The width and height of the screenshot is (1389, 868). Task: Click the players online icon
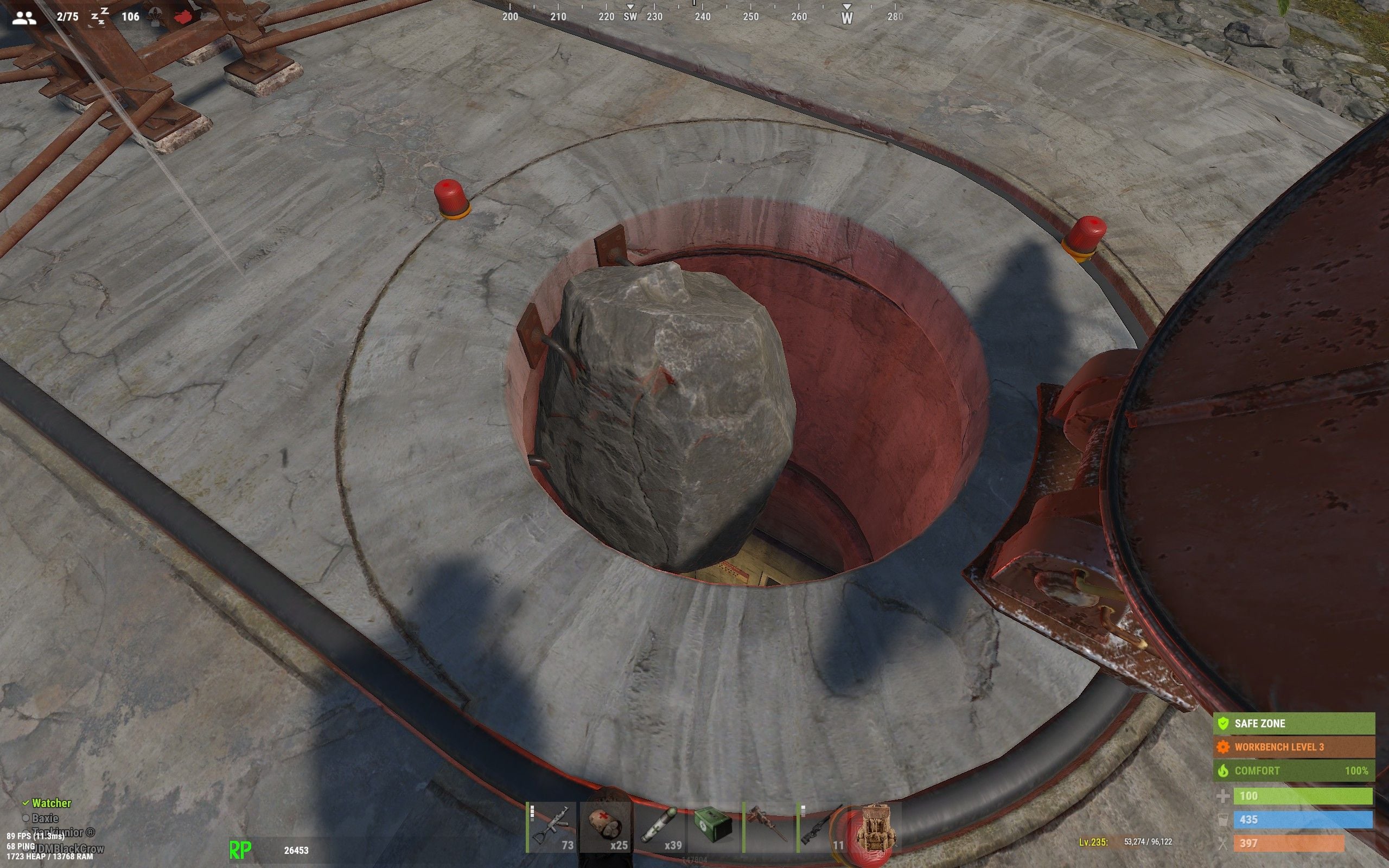point(24,17)
